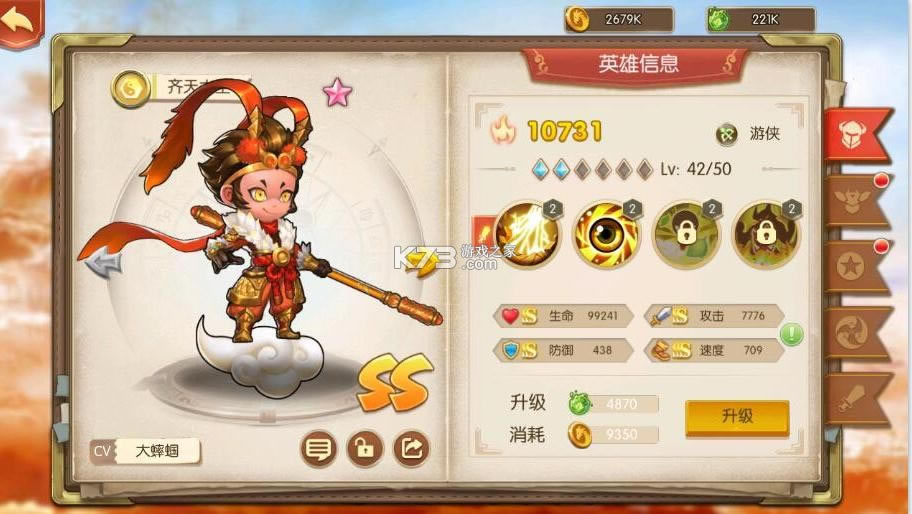Screen dimensions: 912x514
Task: Select the golden eye skill icon
Action: click(x=606, y=235)
